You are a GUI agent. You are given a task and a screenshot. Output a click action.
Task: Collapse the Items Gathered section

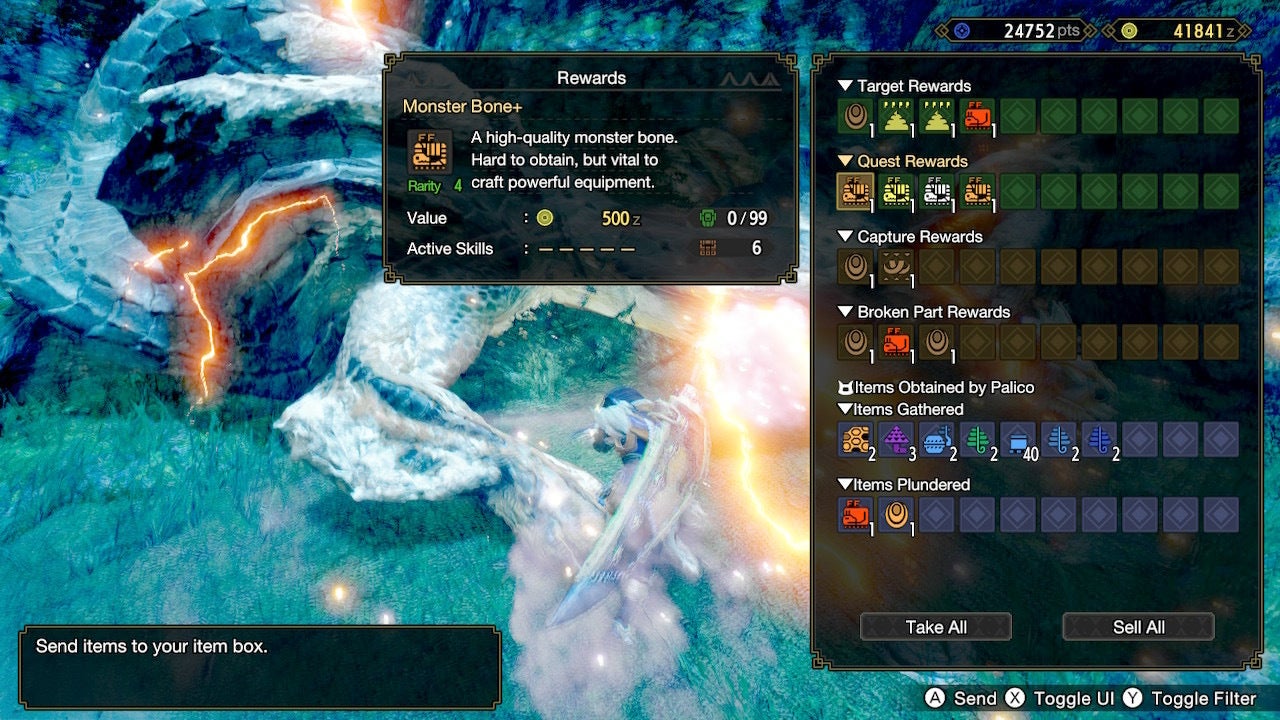click(845, 409)
